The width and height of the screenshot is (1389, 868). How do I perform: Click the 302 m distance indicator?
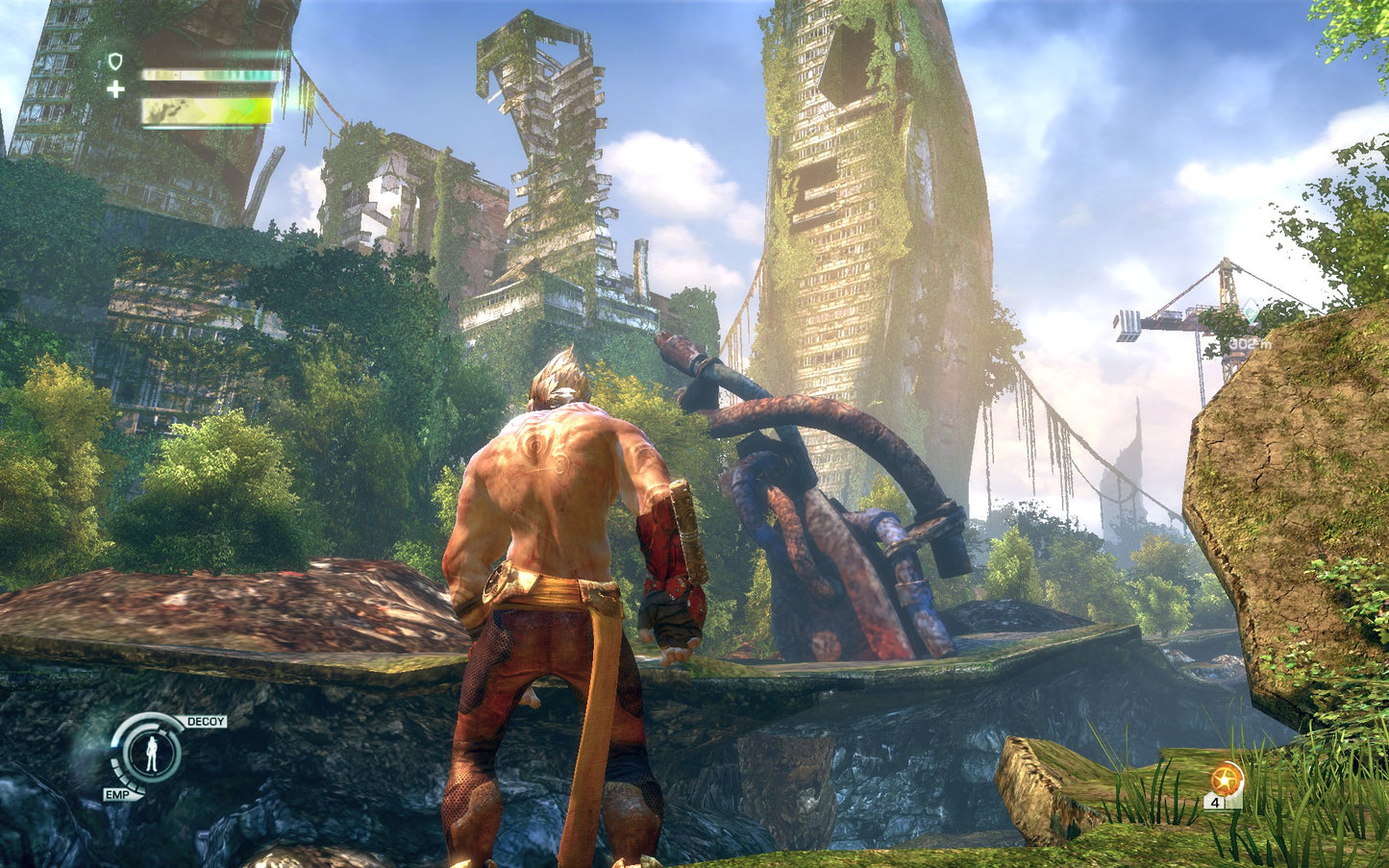(x=1250, y=342)
